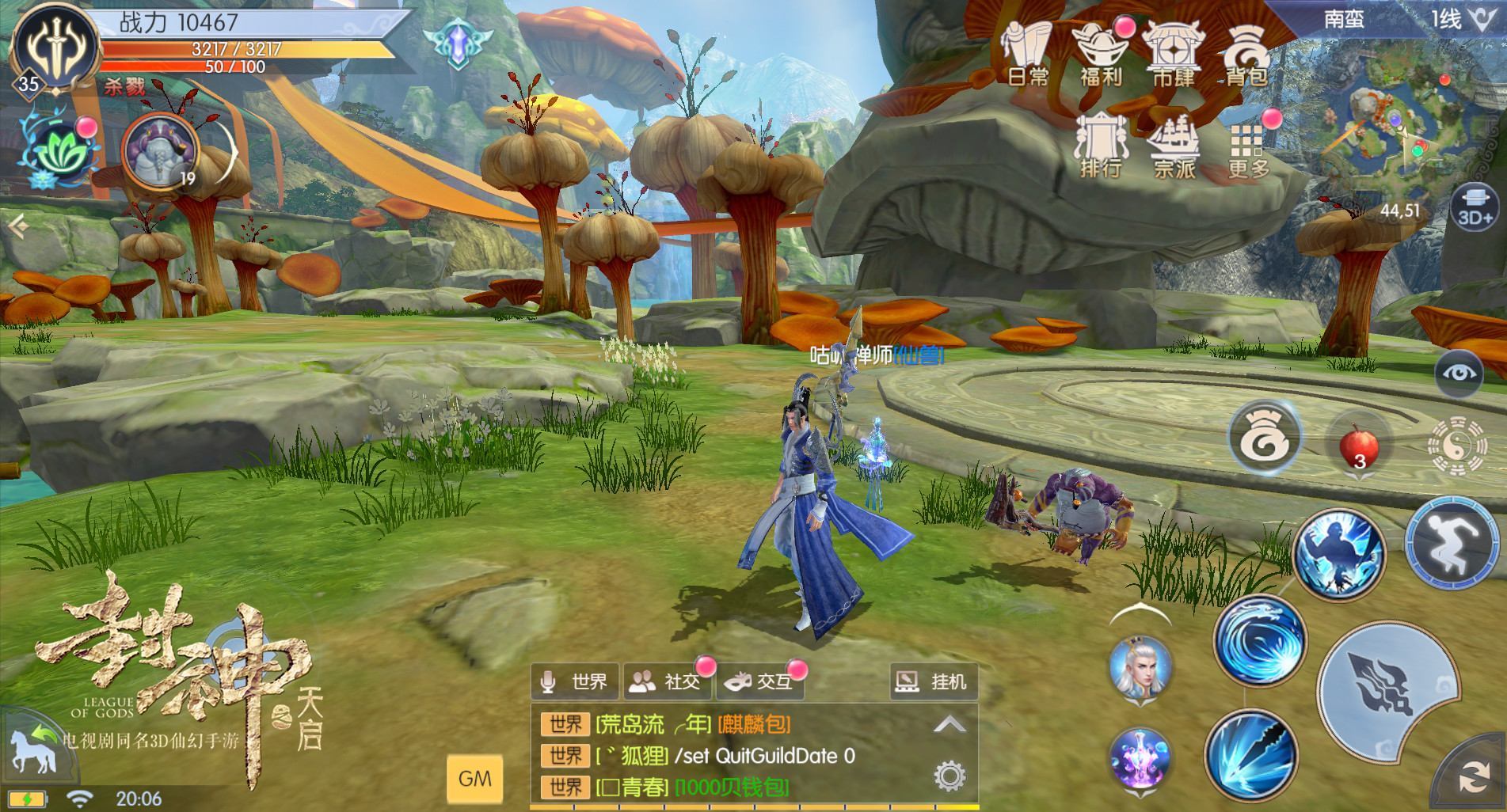
Task: Click the player sword avatar emblem
Action: pyautogui.click(x=55, y=47)
